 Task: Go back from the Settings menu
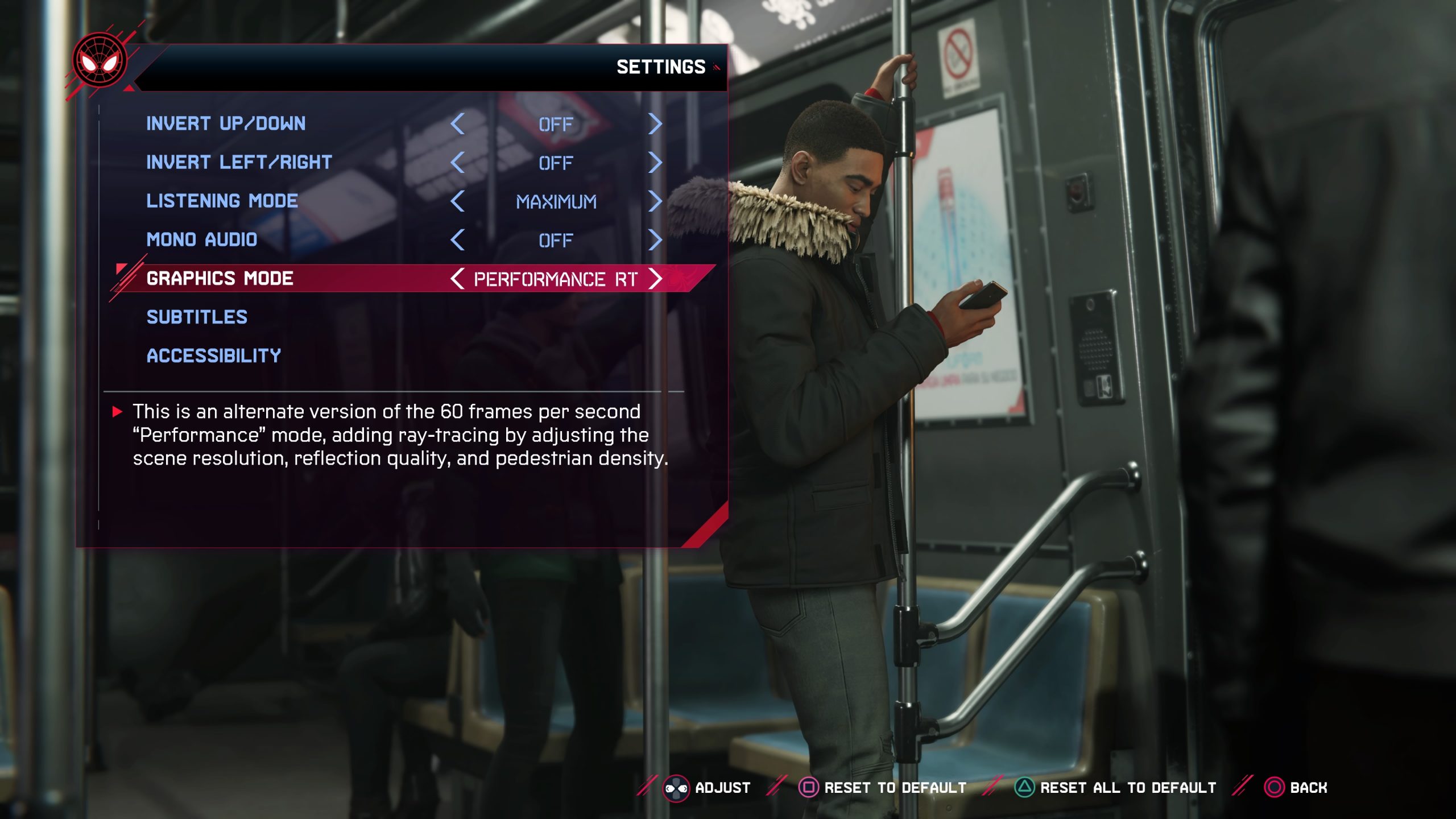tap(1296, 788)
